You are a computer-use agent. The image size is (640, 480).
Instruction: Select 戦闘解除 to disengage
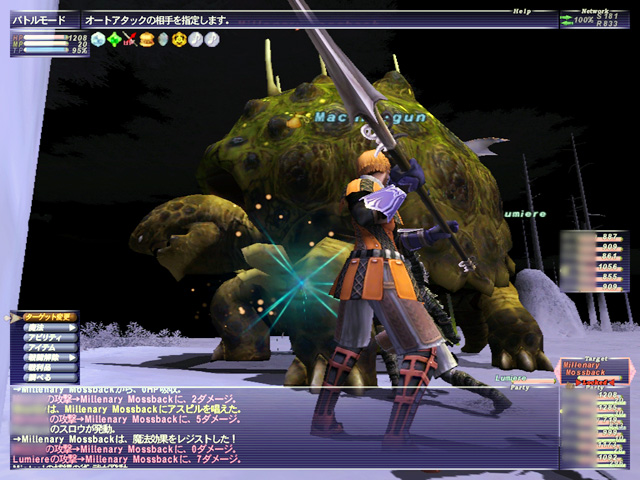point(45,360)
